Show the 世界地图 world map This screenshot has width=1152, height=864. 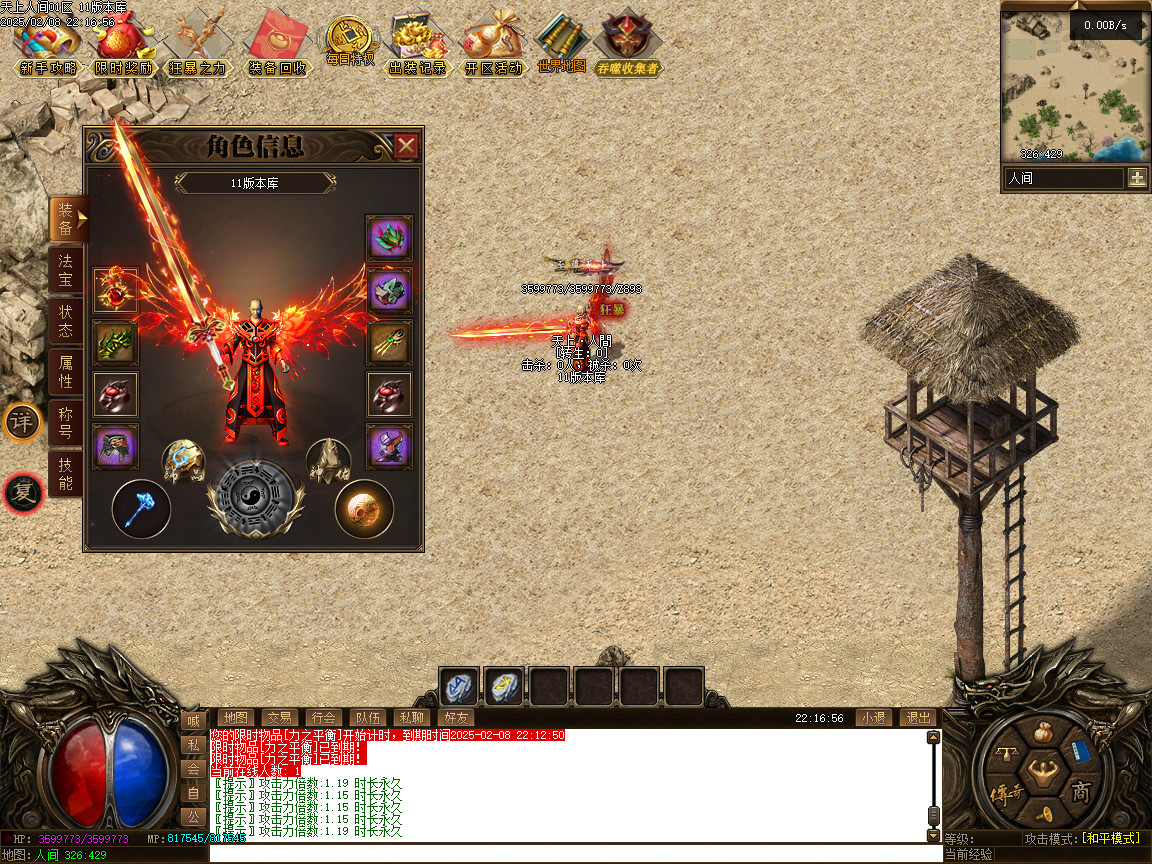click(x=561, y=45)
